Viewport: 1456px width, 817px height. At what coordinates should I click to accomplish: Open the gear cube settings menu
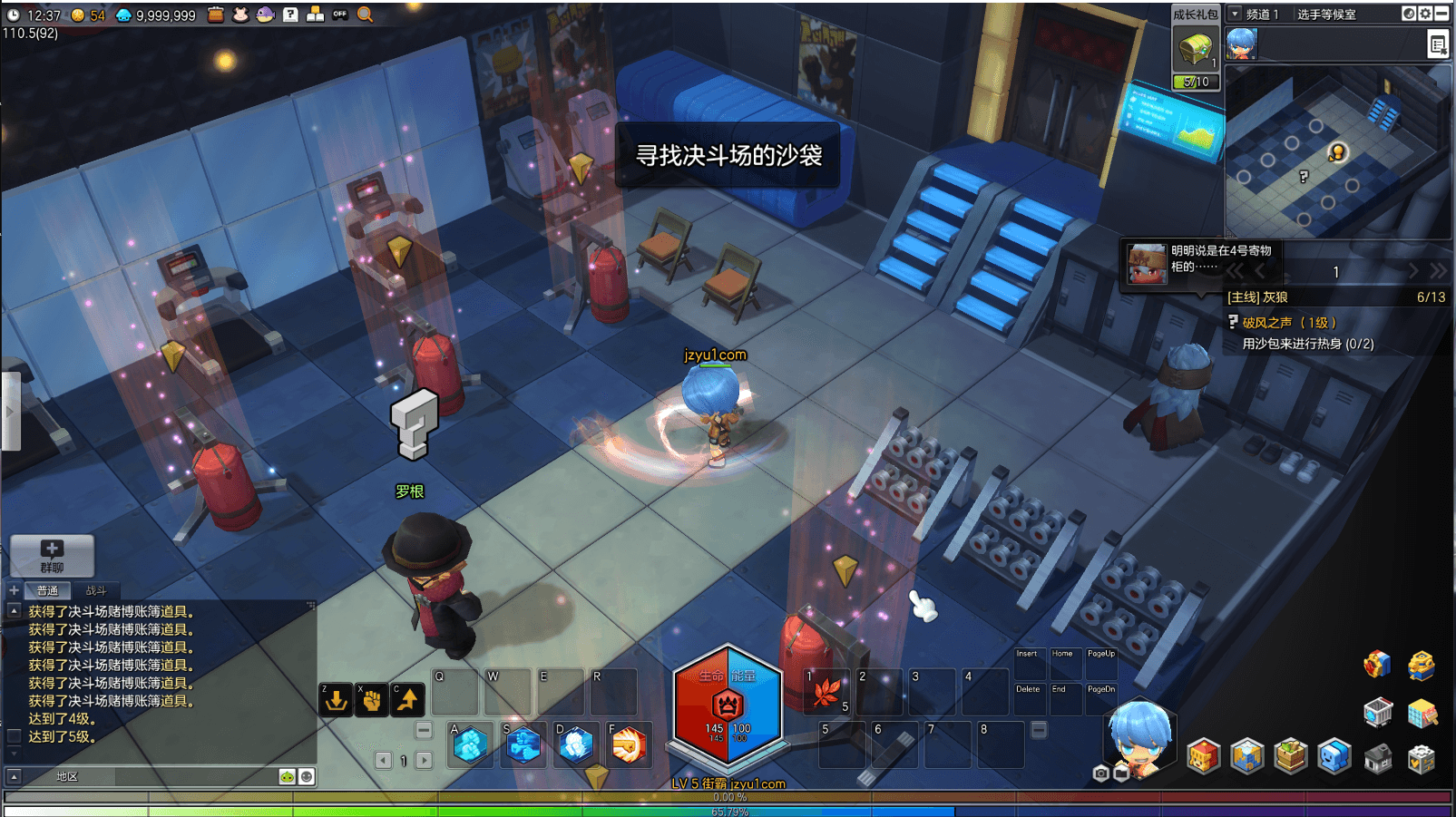[1422, 758]
